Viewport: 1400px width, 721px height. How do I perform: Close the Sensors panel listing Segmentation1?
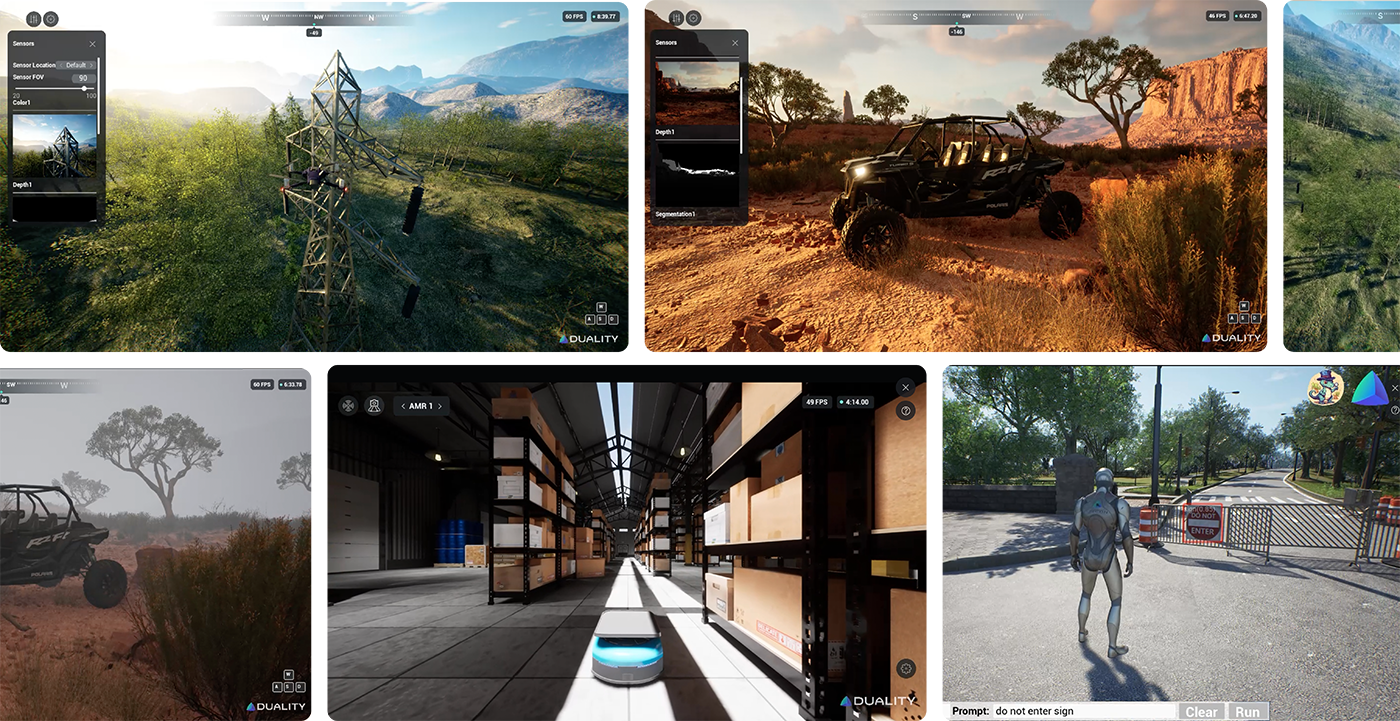pyautogui.click(x=735, y=43)
